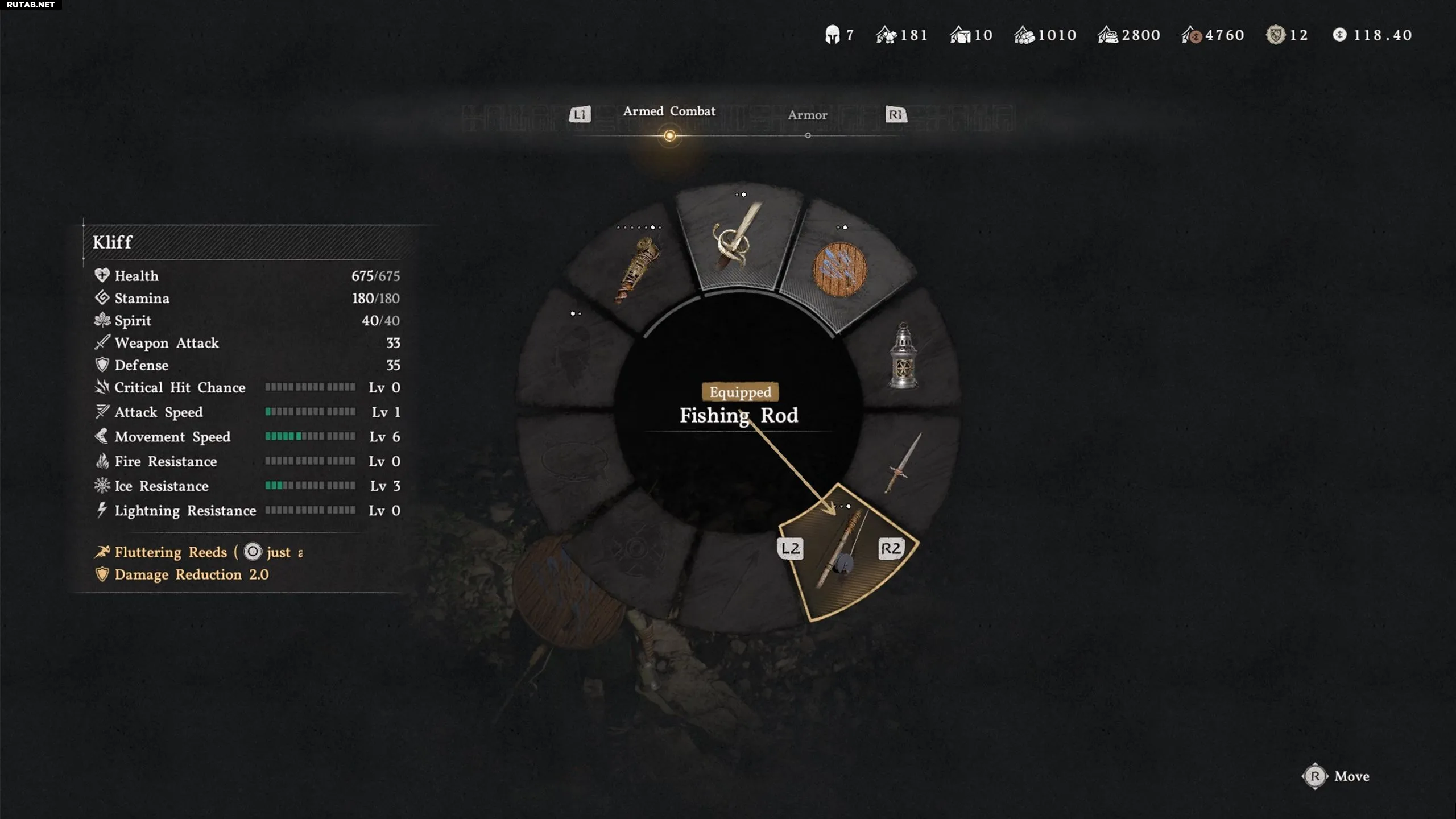The image size is (1456, 819).
Task: Select the silver lantern slot
Action: [x=903, y=357]
